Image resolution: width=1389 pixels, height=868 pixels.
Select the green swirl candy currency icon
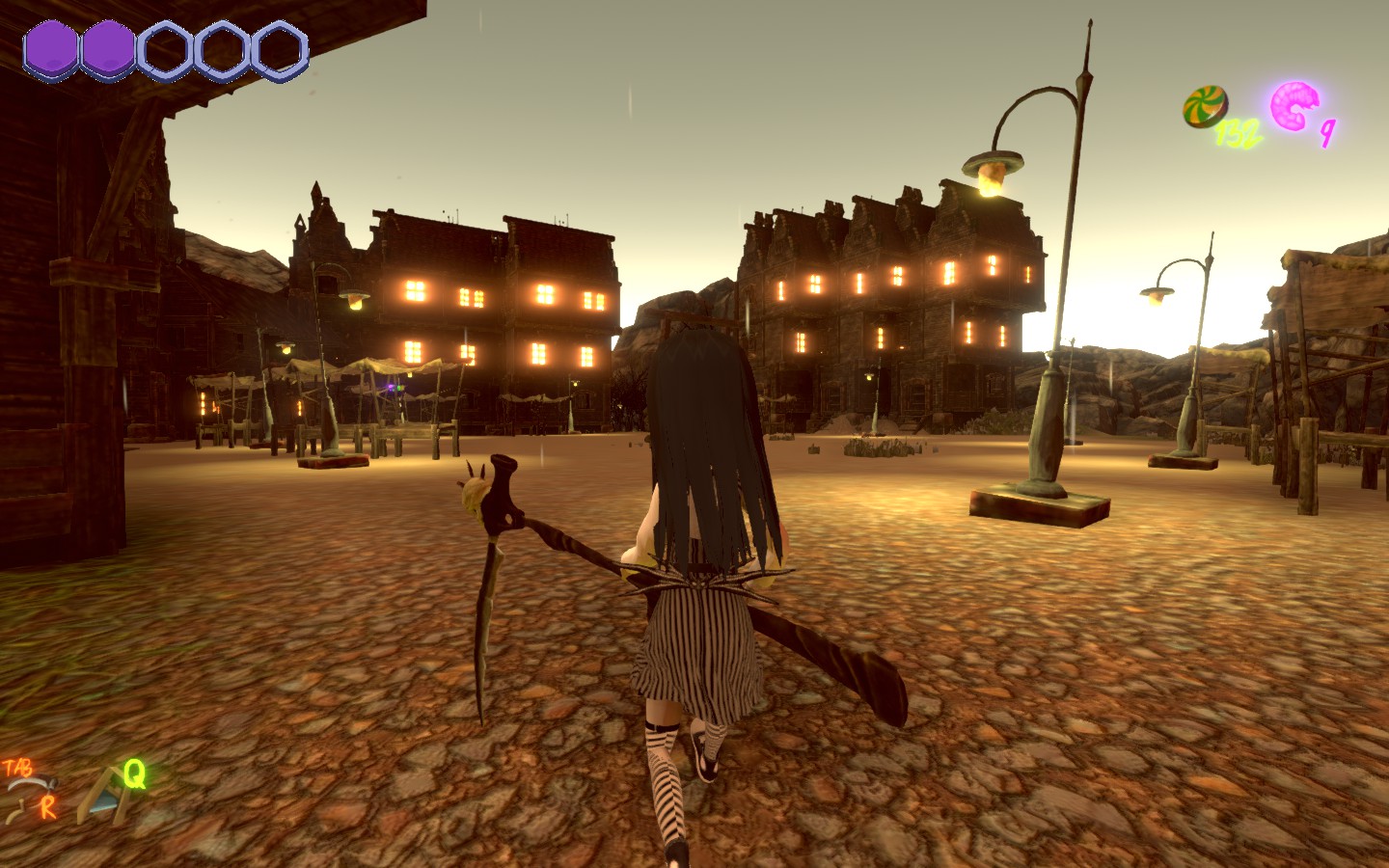point(1206,106)
